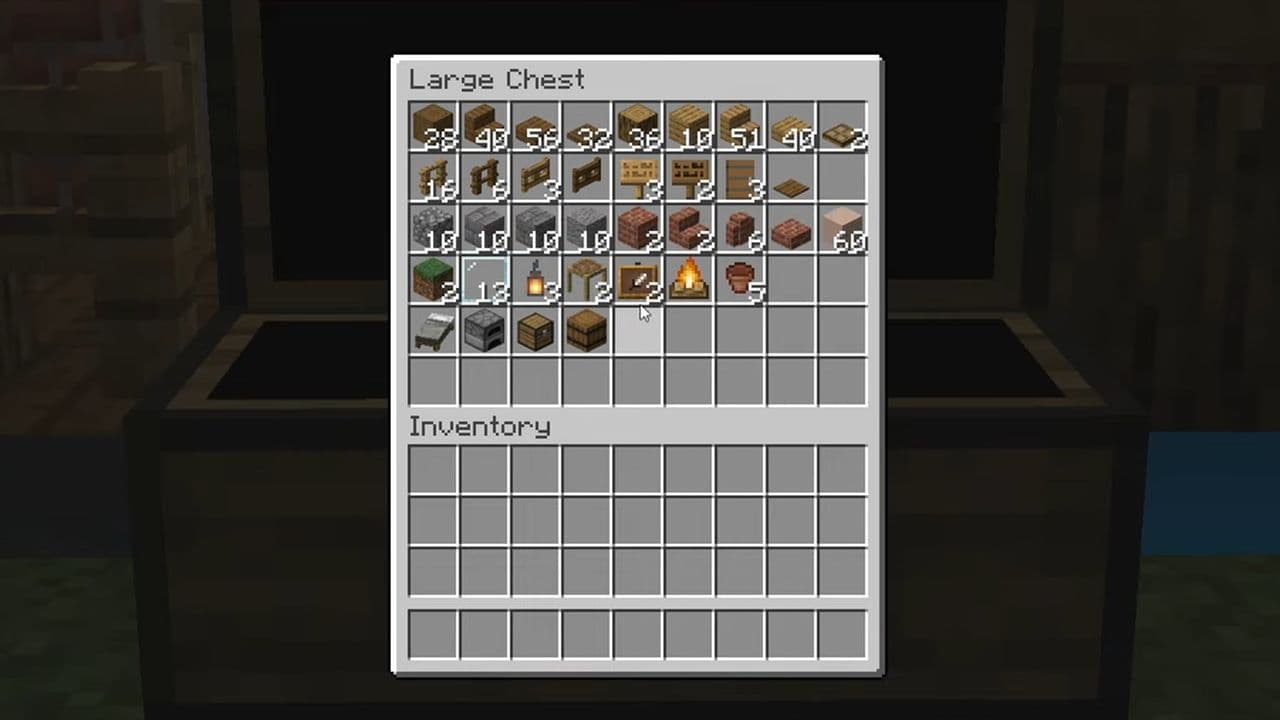Pick up the glass pane stack

coord(484,281)
